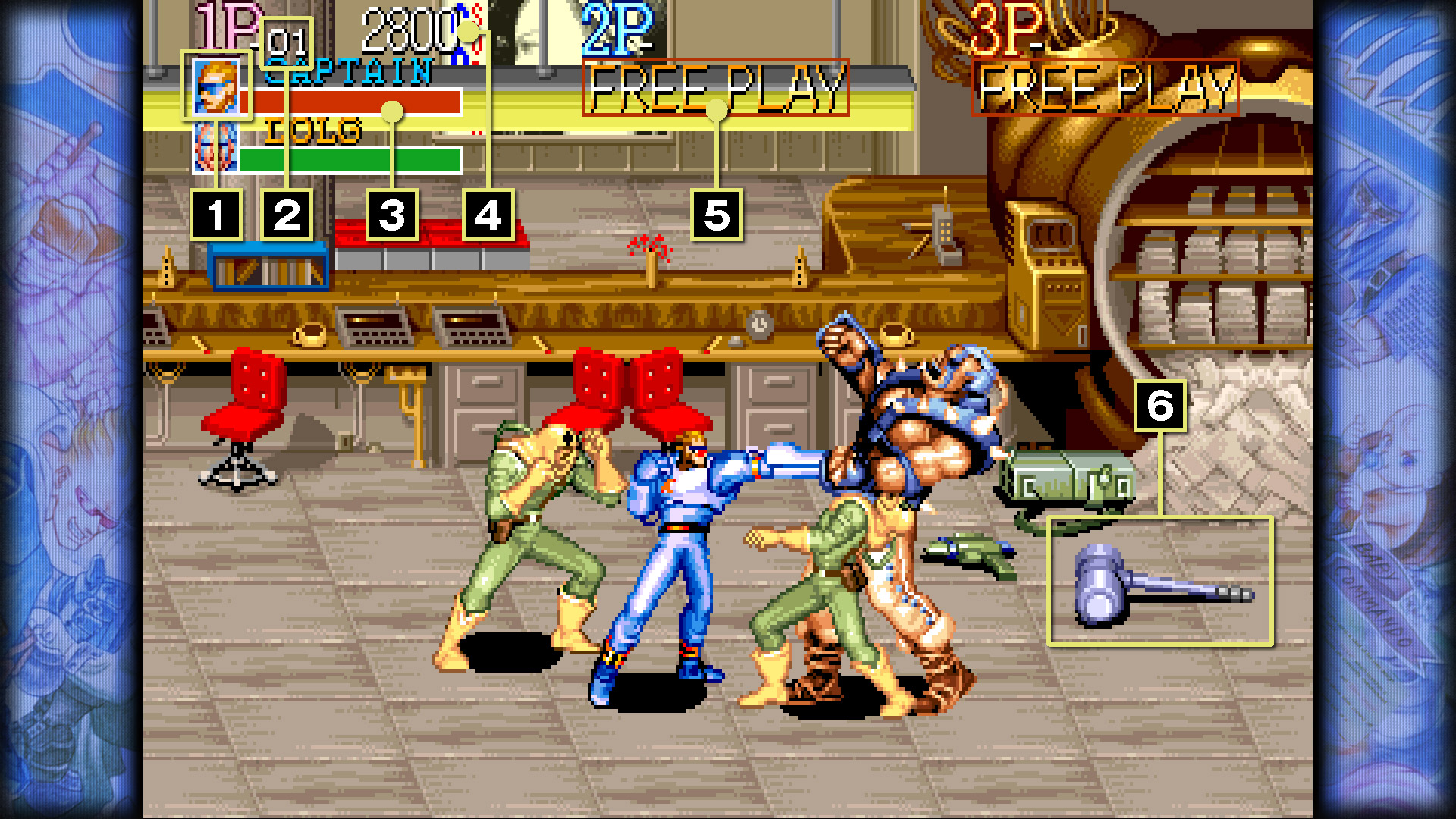The width and height of the screenshot is (1456, 819).
Task: Choose callout marker number 3
Action: [x=392, y=215]
